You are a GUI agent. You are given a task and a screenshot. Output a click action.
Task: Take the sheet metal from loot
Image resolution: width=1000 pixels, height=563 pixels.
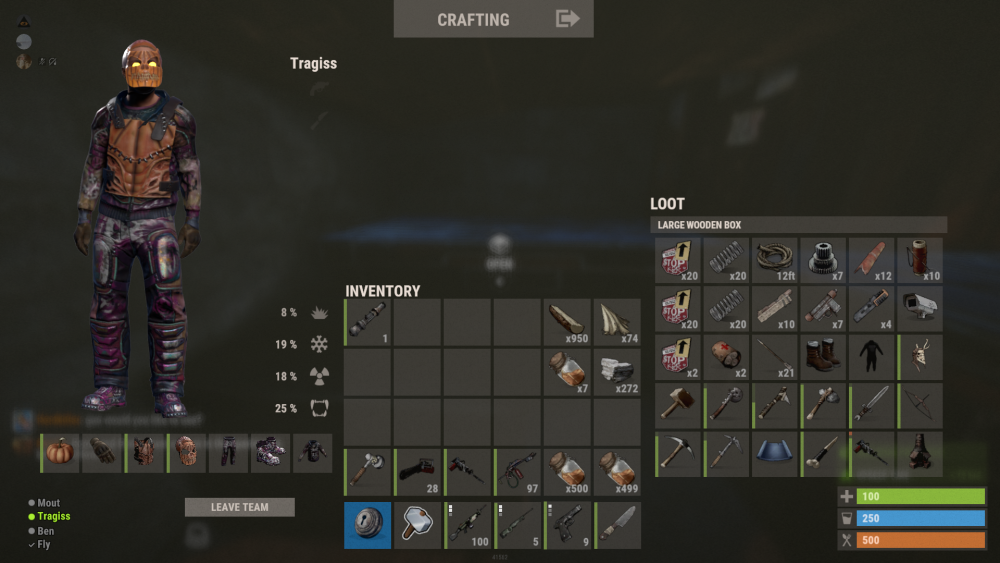[x=774, y=454]
